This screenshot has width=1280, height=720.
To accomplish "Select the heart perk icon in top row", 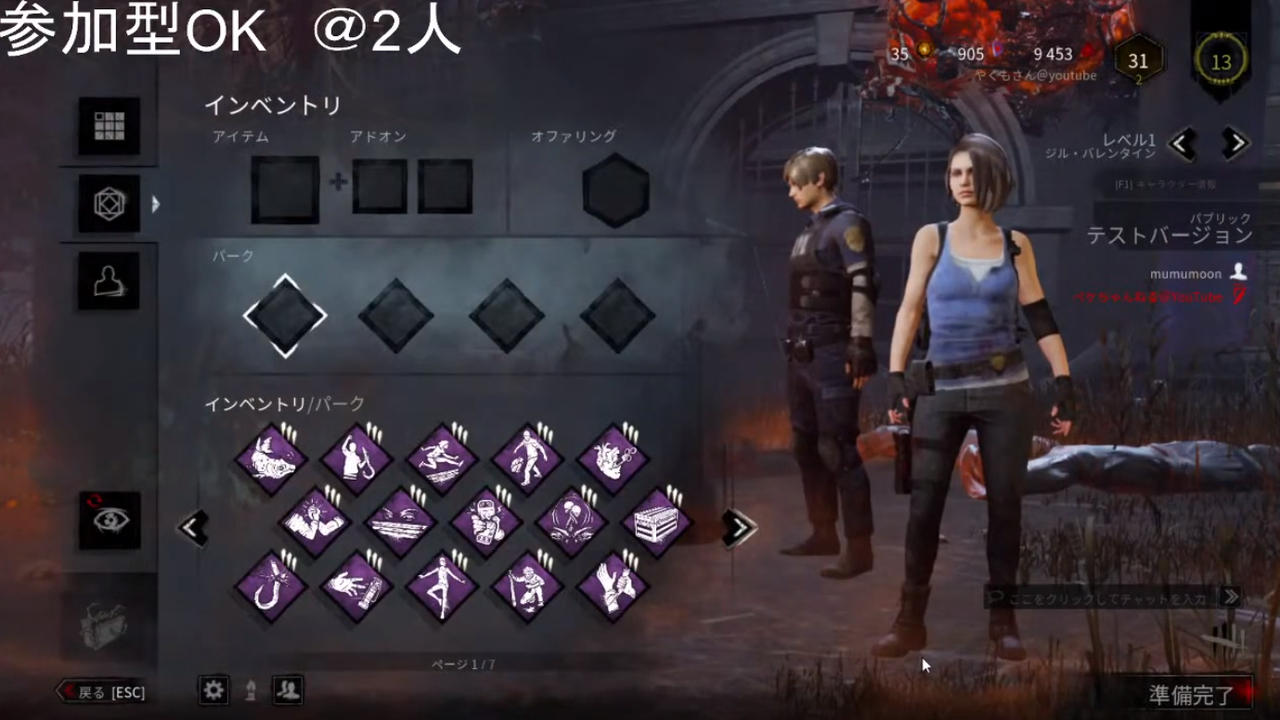I will click(613, 455).
